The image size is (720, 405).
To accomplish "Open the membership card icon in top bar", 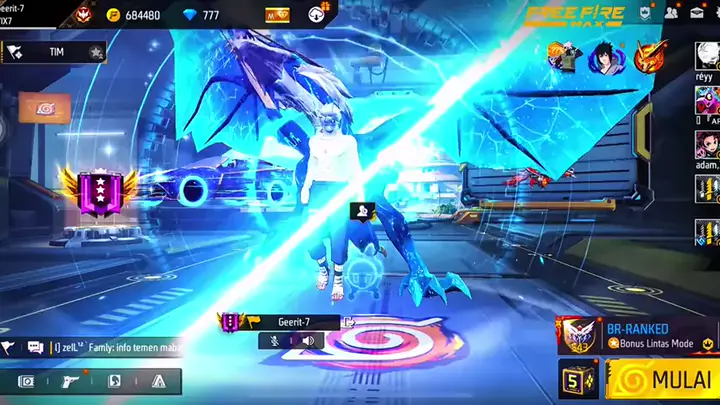I will click(277, 15).
